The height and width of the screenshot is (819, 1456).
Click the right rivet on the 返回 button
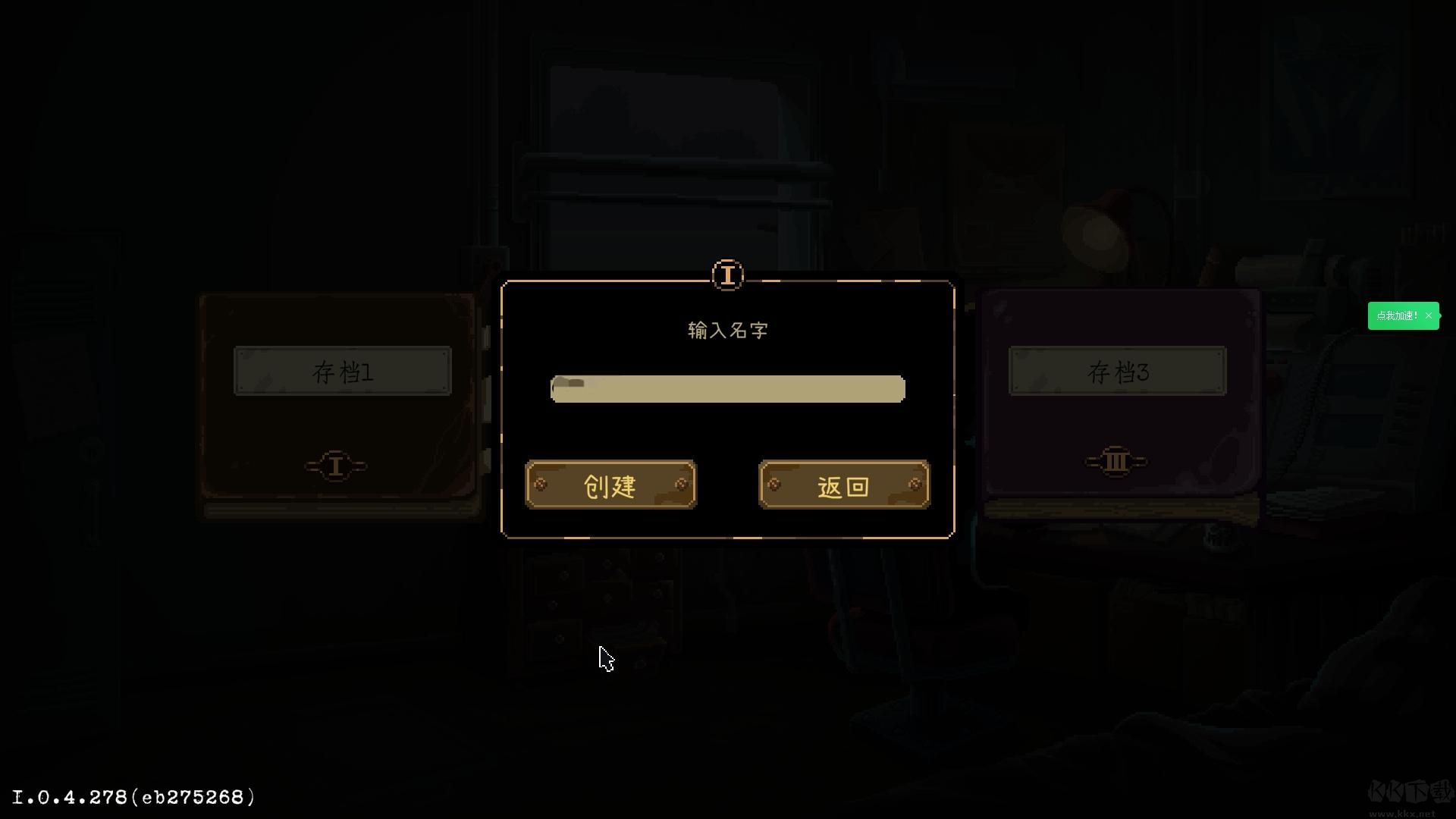(914, 483)
